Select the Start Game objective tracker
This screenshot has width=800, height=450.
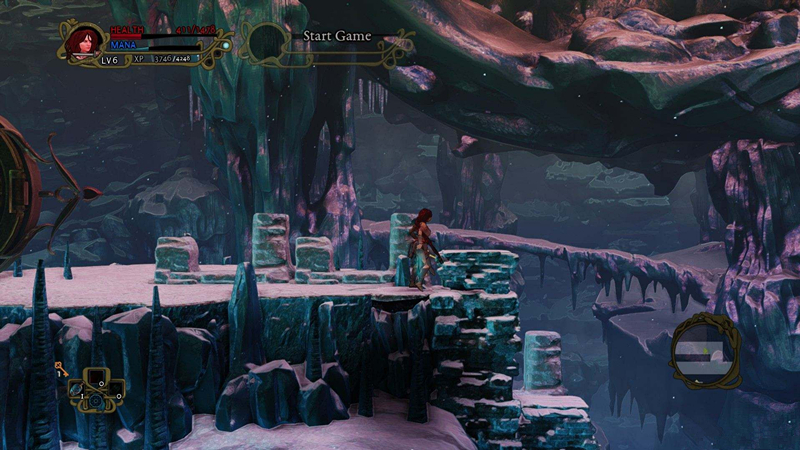pos(336,37)
